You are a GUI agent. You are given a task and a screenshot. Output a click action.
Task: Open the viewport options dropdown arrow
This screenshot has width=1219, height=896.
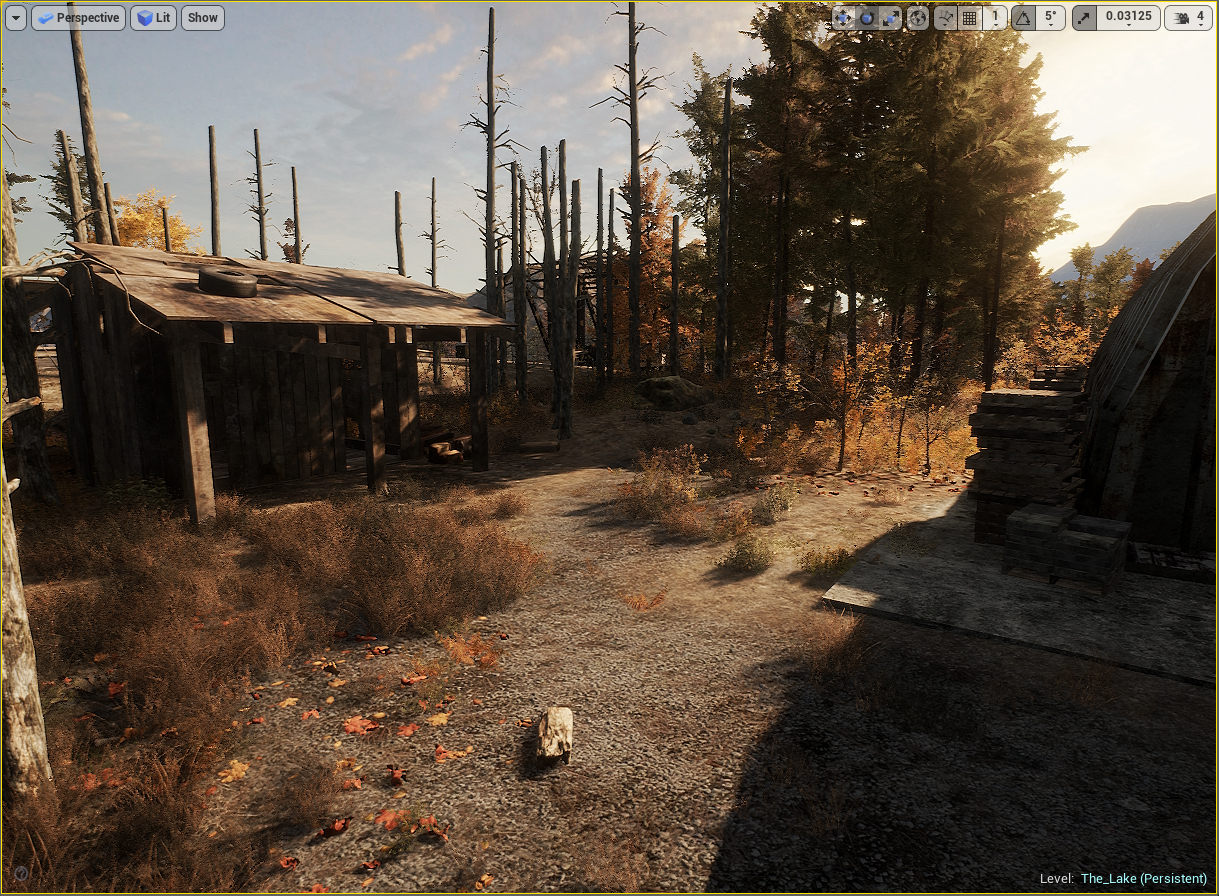pyautogui.click(x=16, y=17)
